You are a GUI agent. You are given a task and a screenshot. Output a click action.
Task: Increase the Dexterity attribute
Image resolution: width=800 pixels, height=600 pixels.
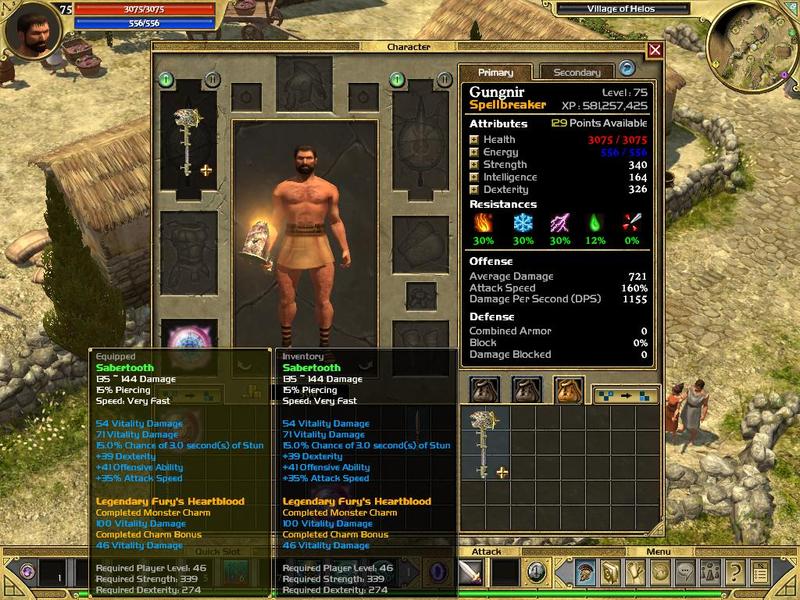[x=475, y=190]
